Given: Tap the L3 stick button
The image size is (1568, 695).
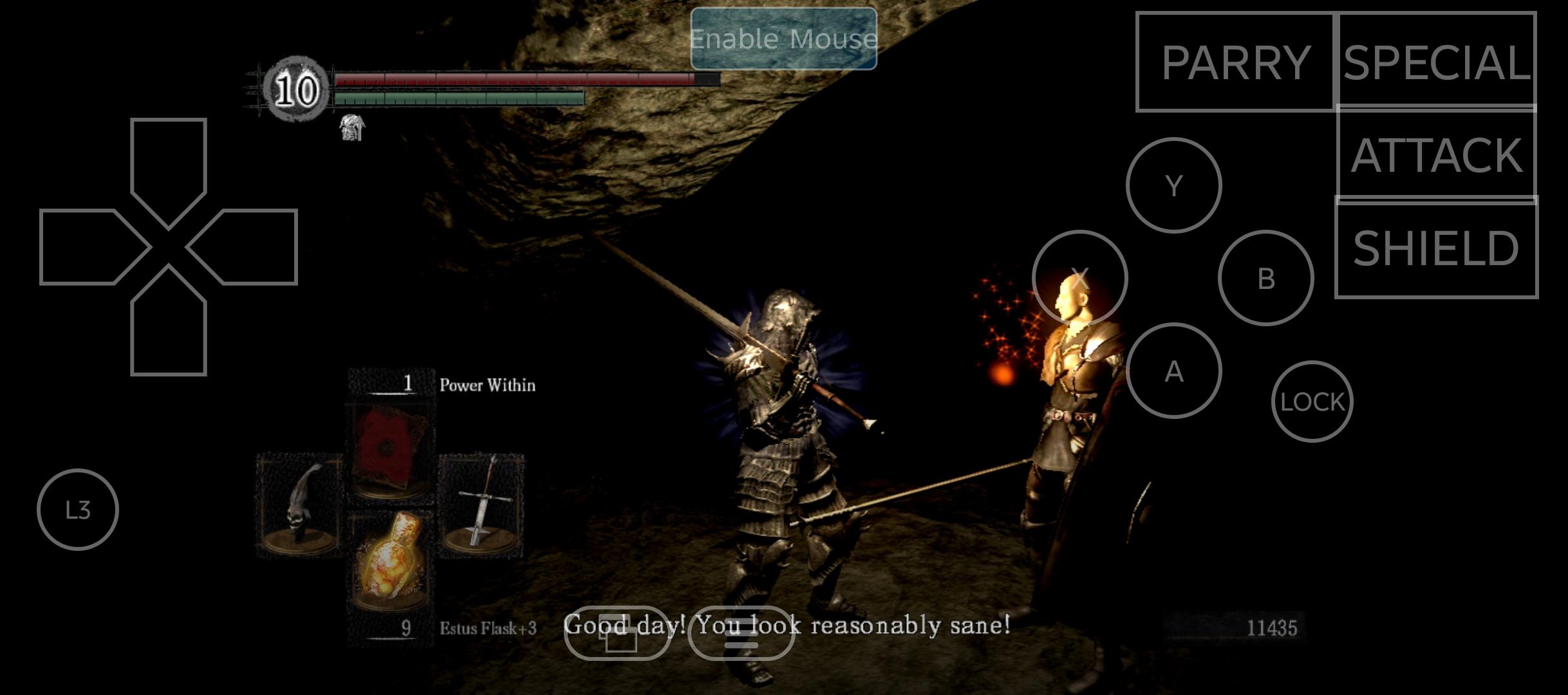Looking at the screenshot, I should [x=78, y=510].
